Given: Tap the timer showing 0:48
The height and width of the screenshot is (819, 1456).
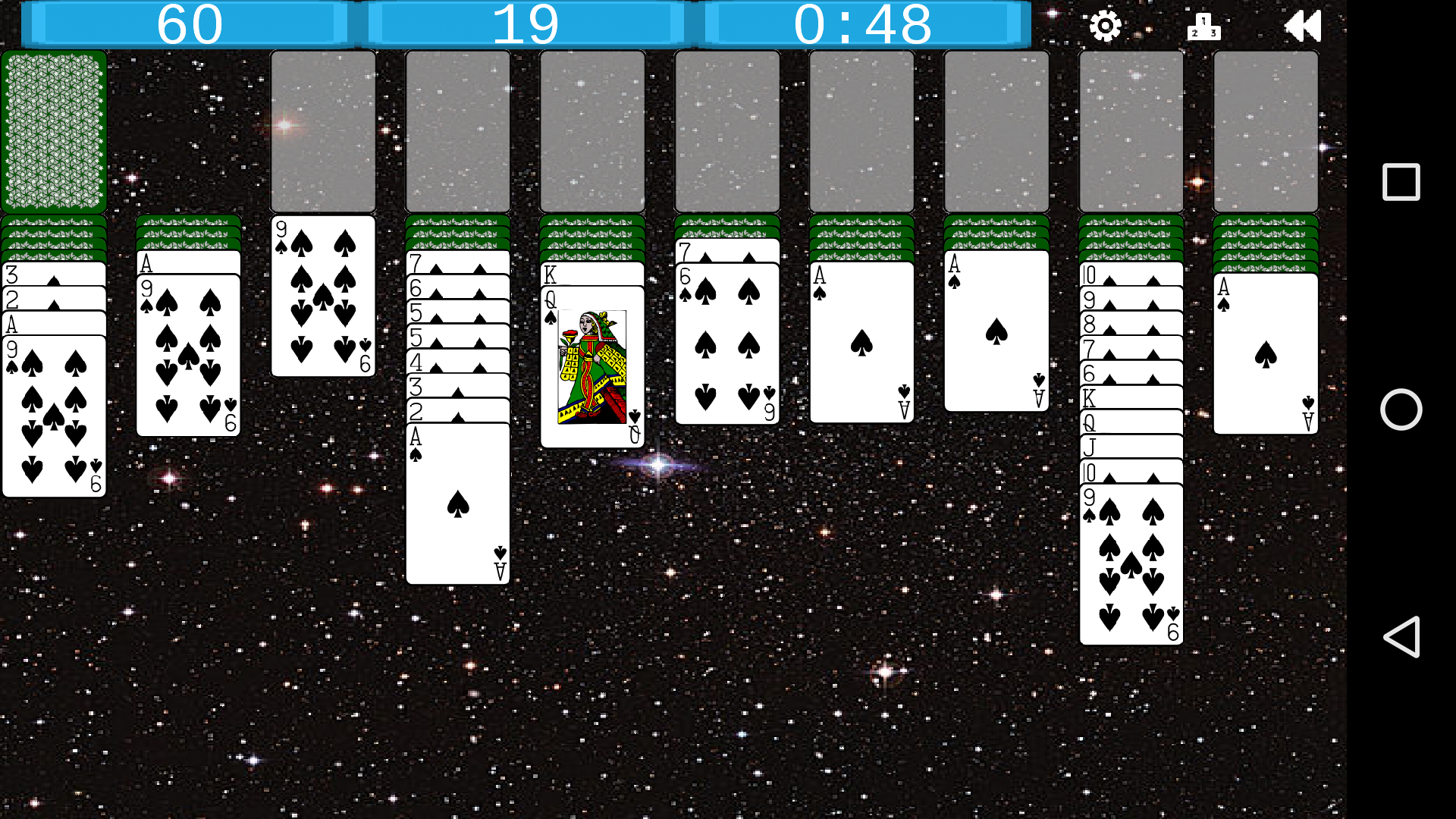Looking at the screenshot, I should pyautogui.click(x=863, y=25).
